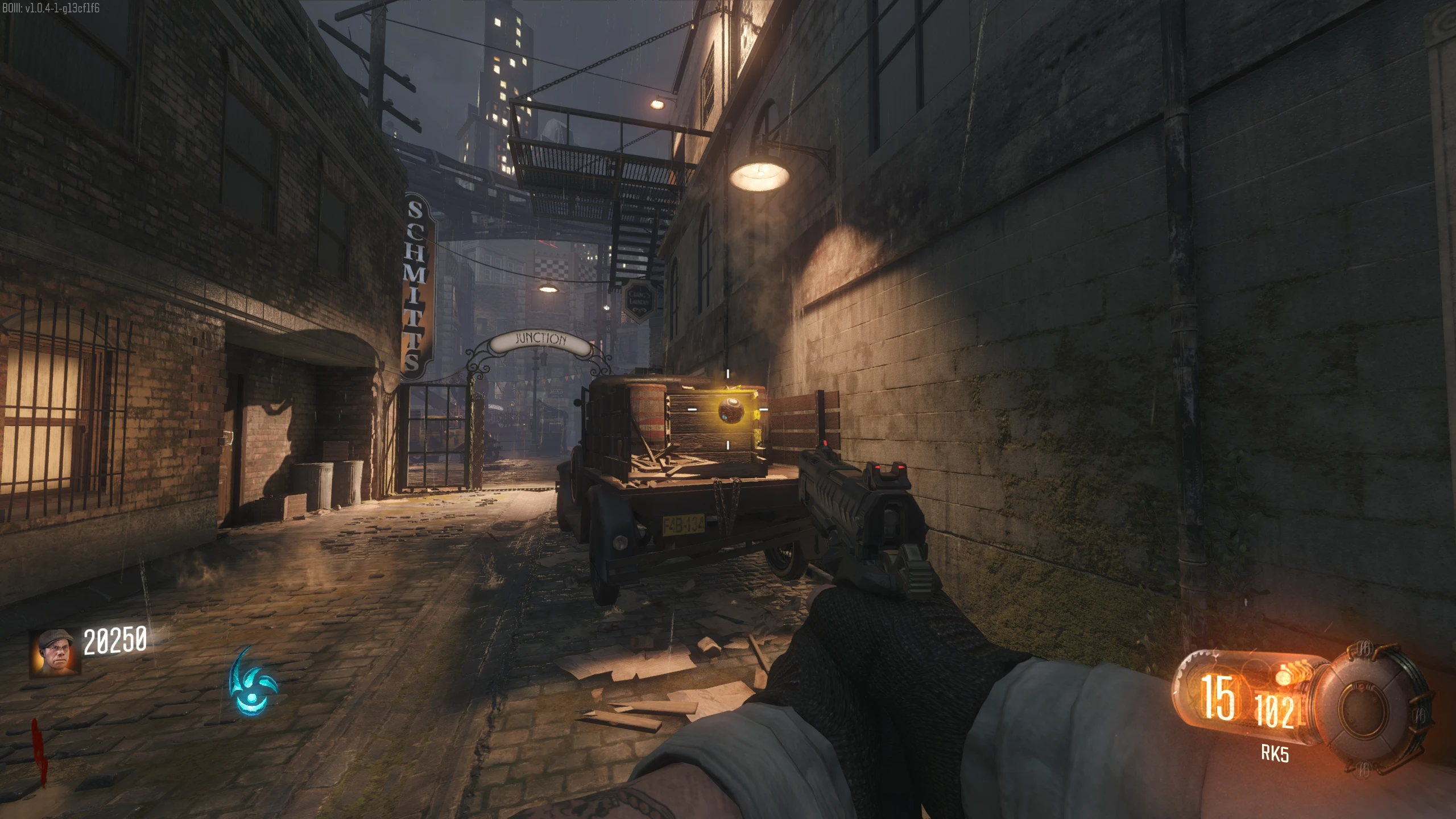Click the lethal grenade icon
The width and height of the screenshot is (1456, 819).
pyautogui.click(x=1283, y=676)
